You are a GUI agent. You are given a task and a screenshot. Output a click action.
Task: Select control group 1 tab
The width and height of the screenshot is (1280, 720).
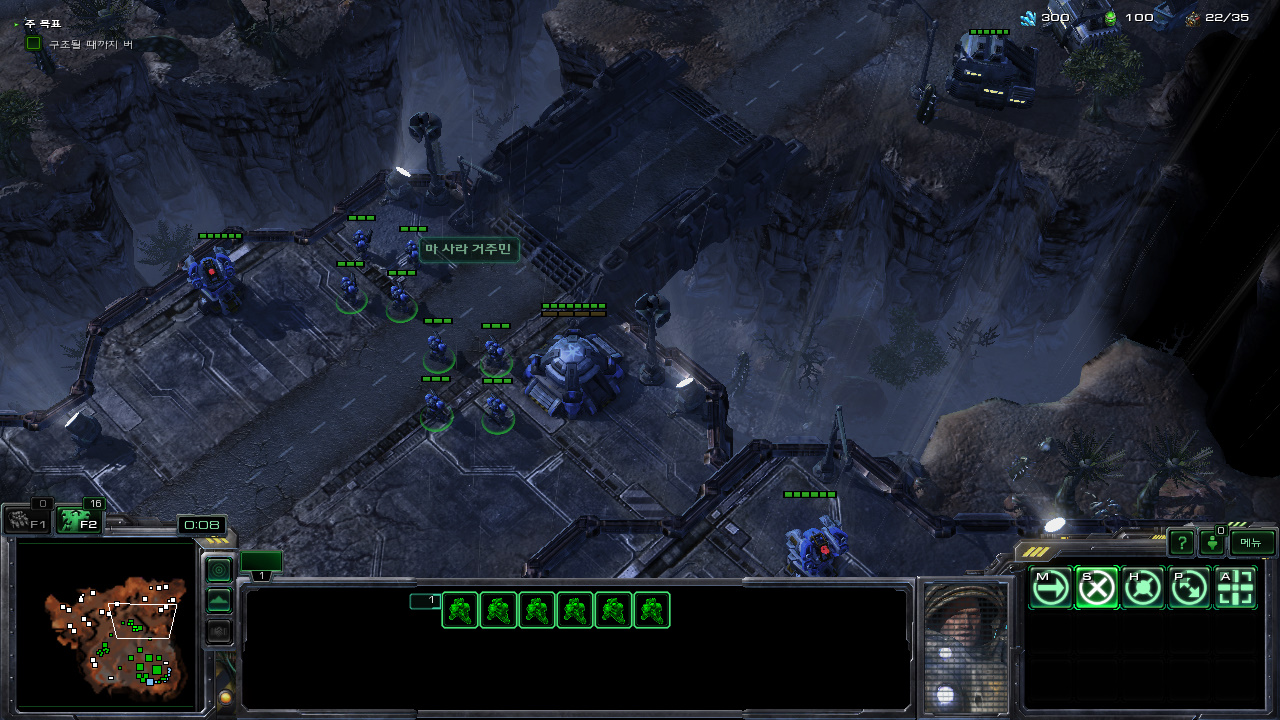point(261,565)
